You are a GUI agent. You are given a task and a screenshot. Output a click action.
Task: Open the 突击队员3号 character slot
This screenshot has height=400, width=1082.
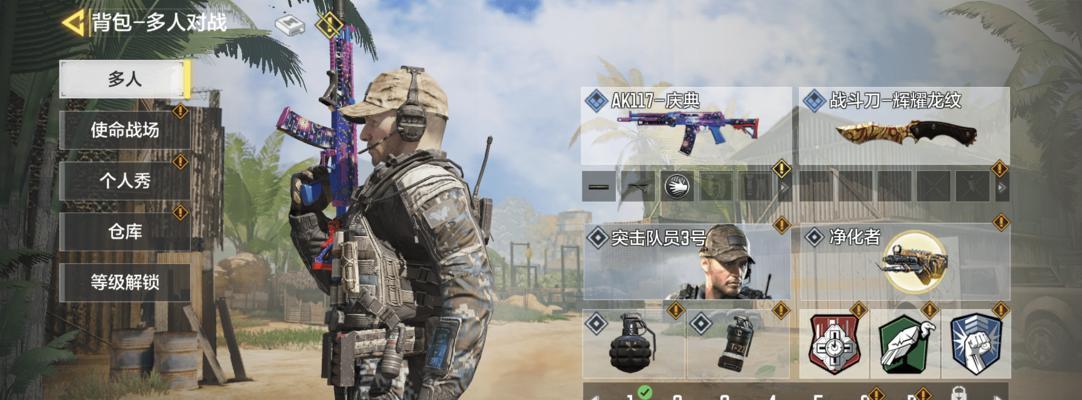685,264
